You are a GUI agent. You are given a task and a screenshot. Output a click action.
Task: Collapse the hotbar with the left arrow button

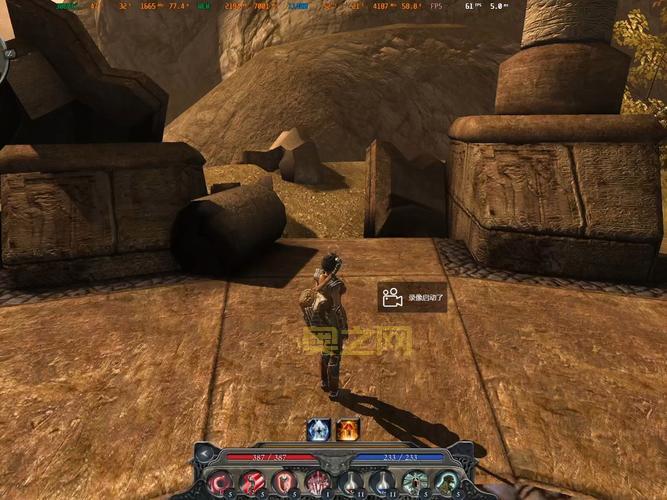(203, 455)
